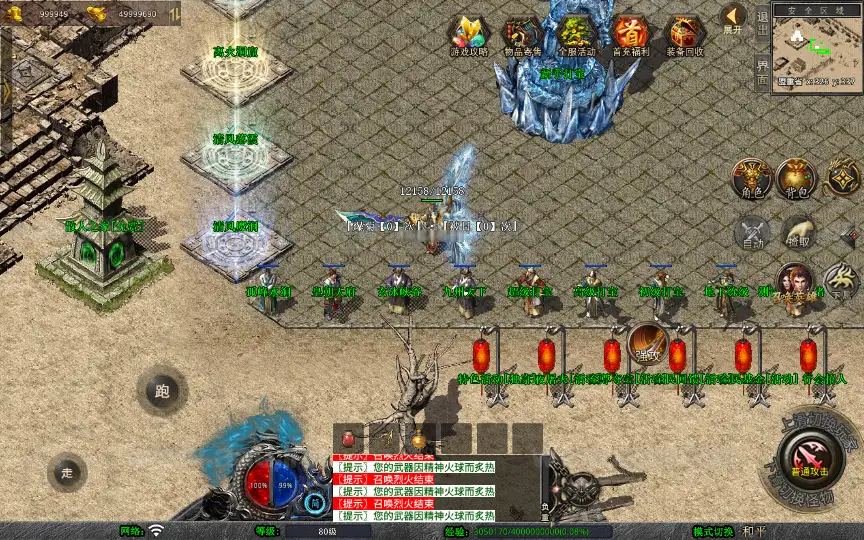The image size is (864, 540).
Task: Click the 界面 interface tab
Action: coord(762,72)
